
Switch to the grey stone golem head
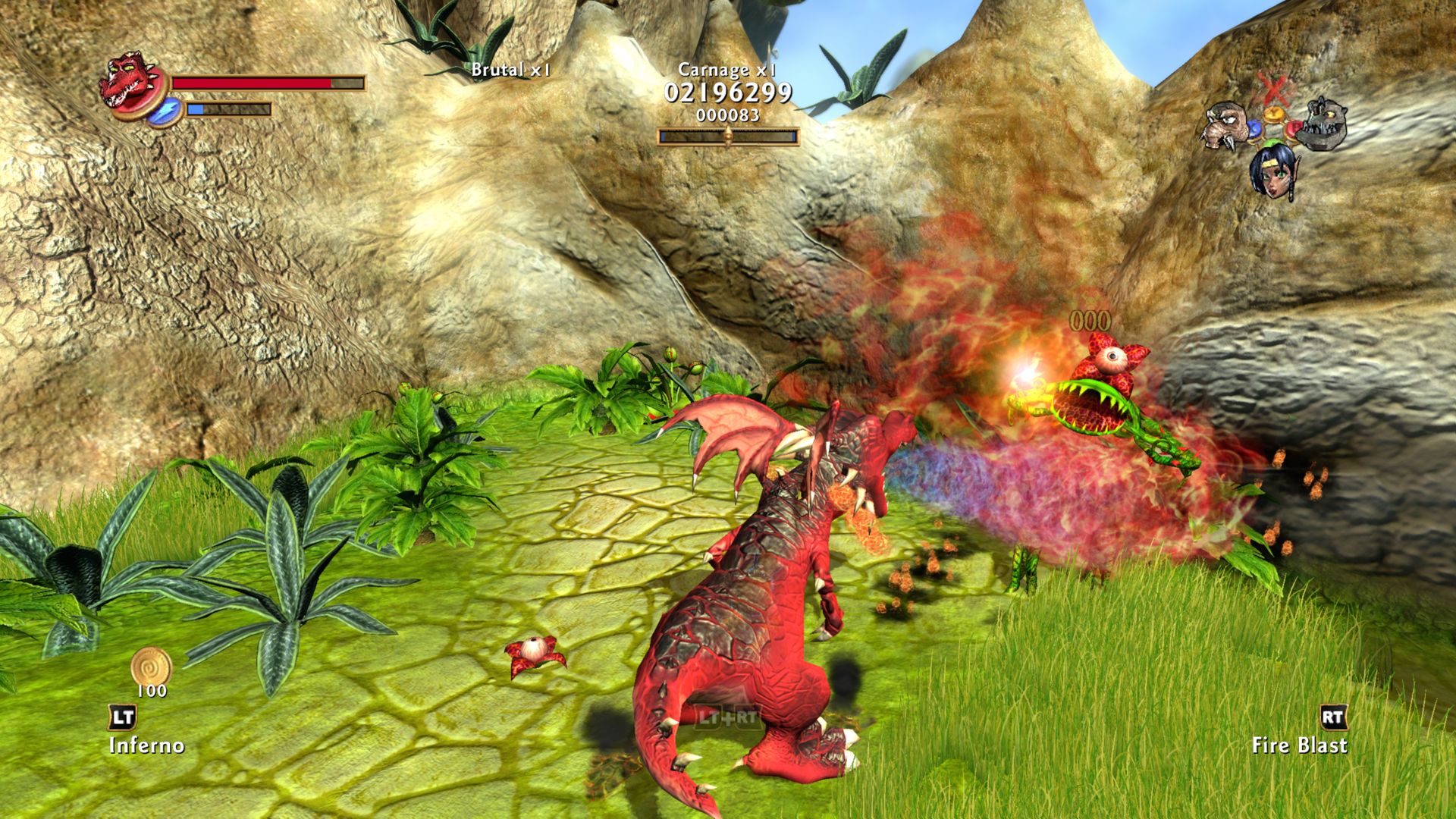(x=1323, y=124)
